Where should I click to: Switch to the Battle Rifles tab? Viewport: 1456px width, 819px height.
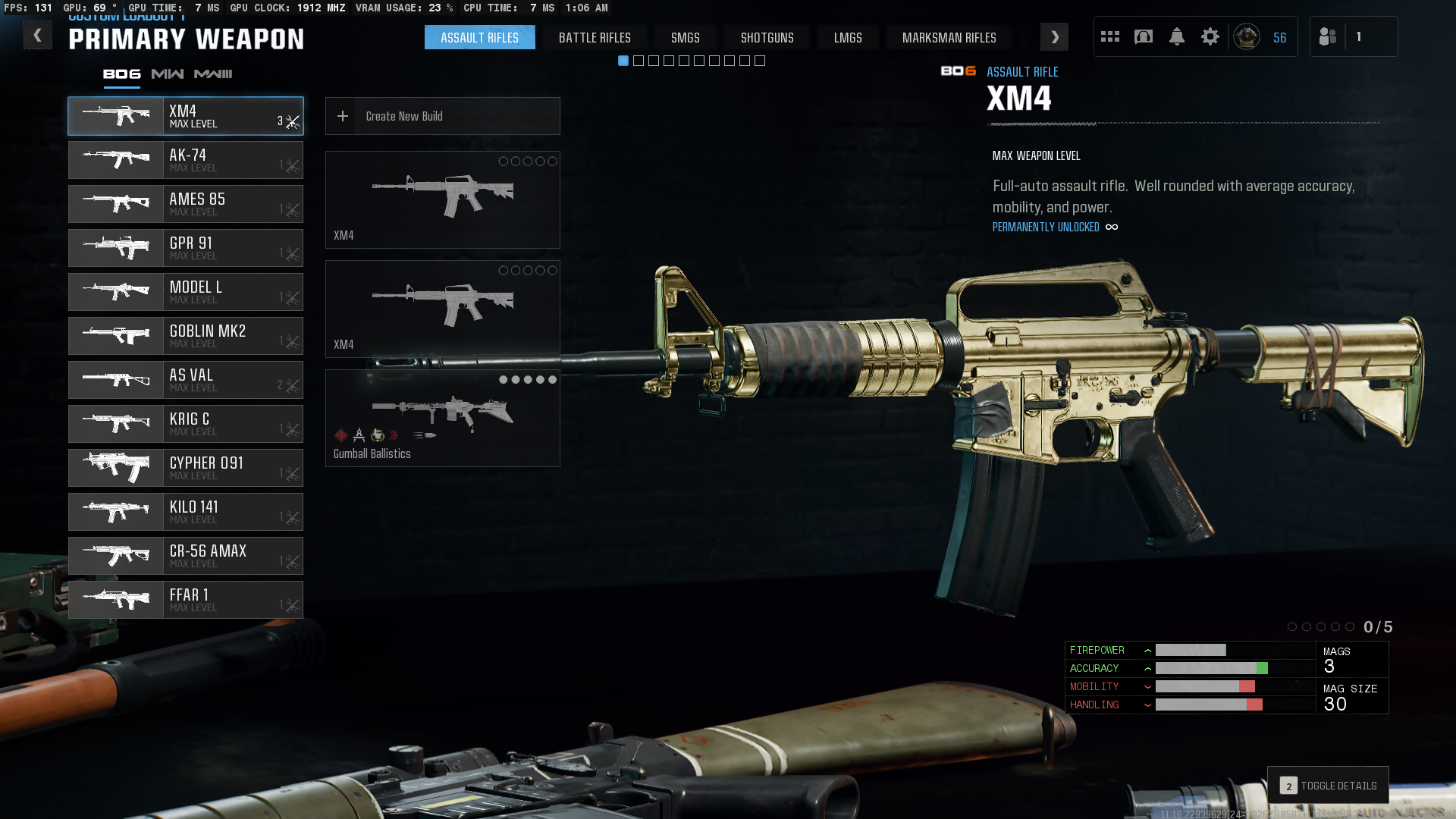point(595,38)
